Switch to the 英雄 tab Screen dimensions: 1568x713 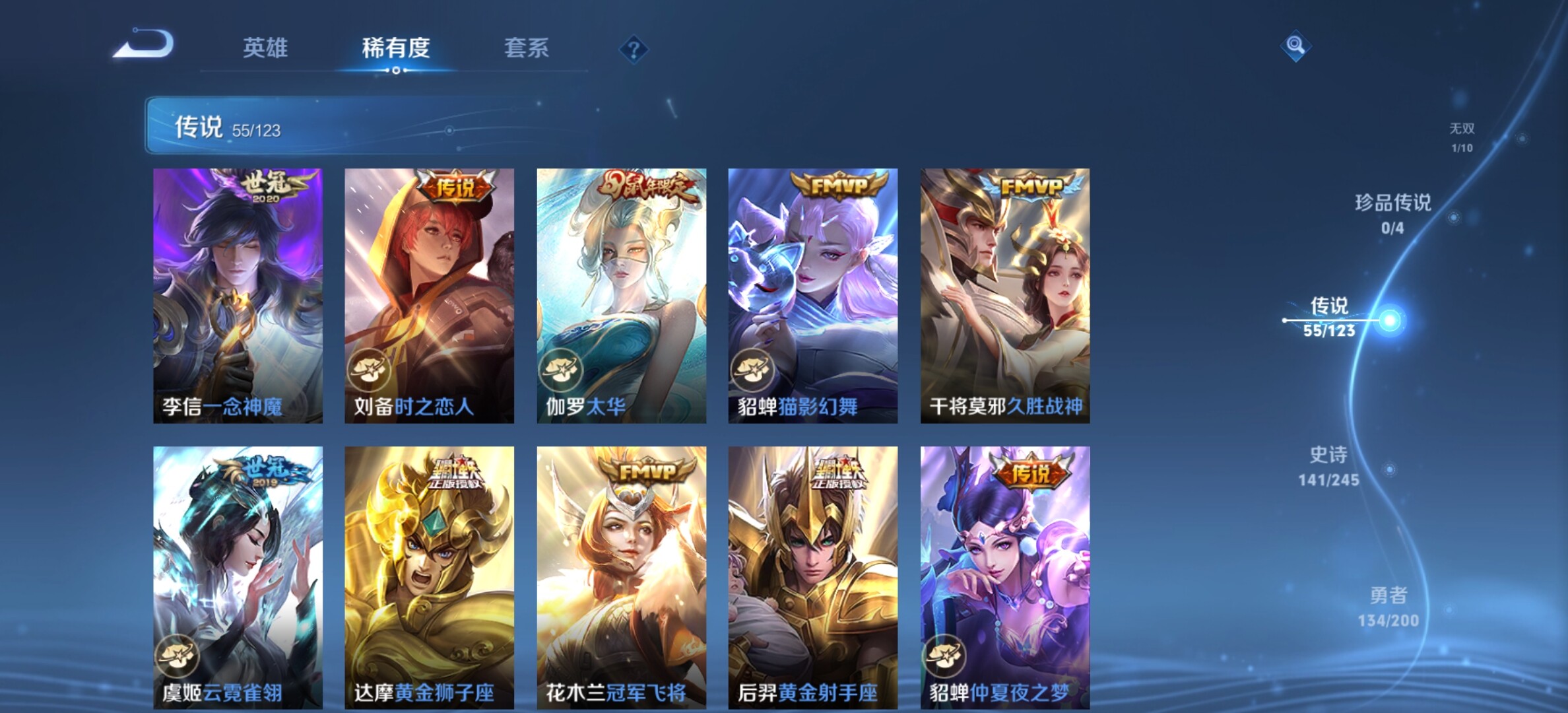[265, 48]
